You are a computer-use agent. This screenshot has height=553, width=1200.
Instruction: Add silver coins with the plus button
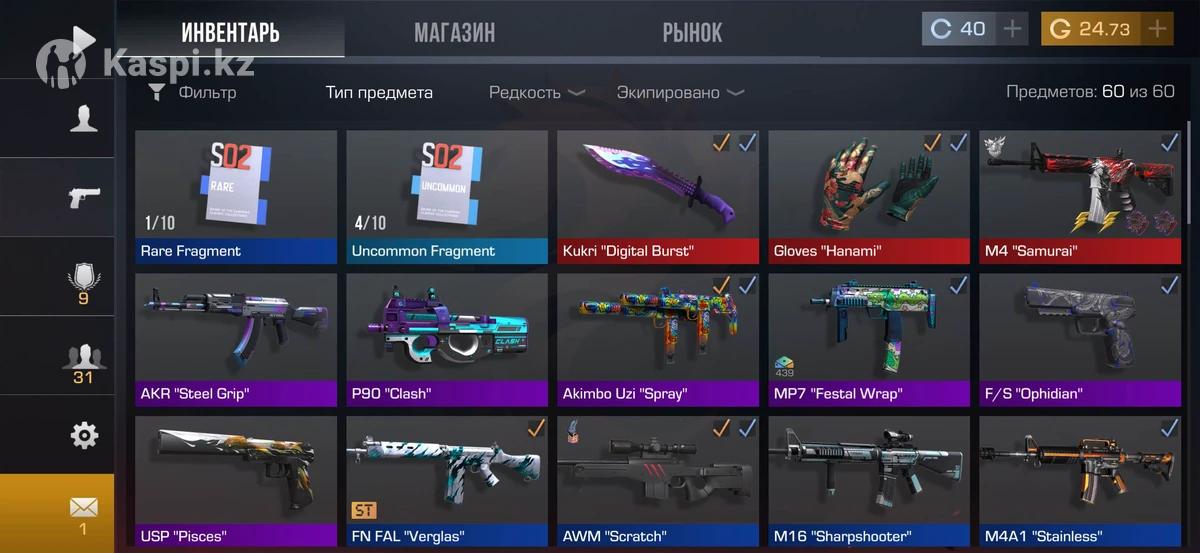[1013, 29]
